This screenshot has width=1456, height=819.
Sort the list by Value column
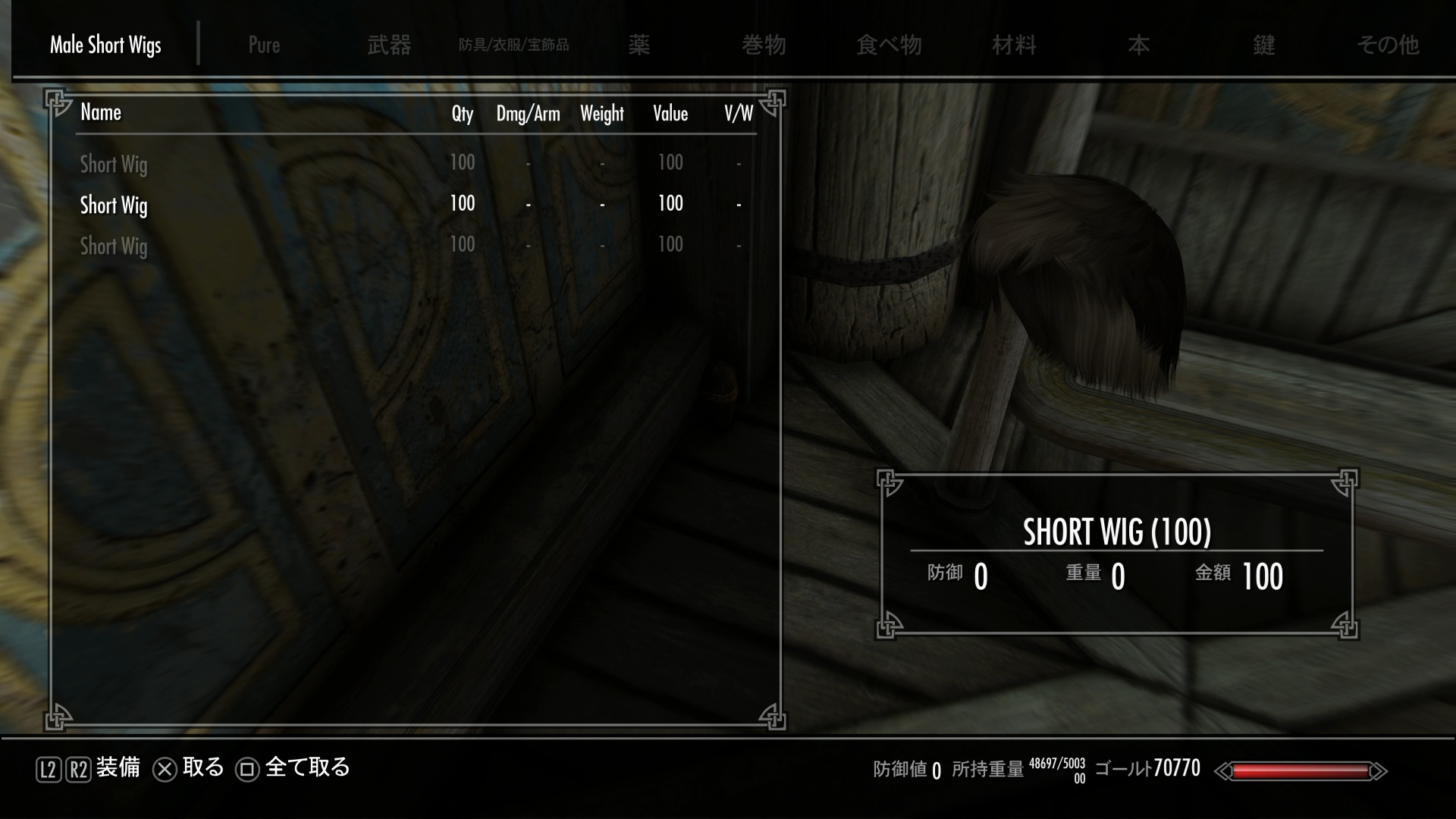(x=670, y=114)
